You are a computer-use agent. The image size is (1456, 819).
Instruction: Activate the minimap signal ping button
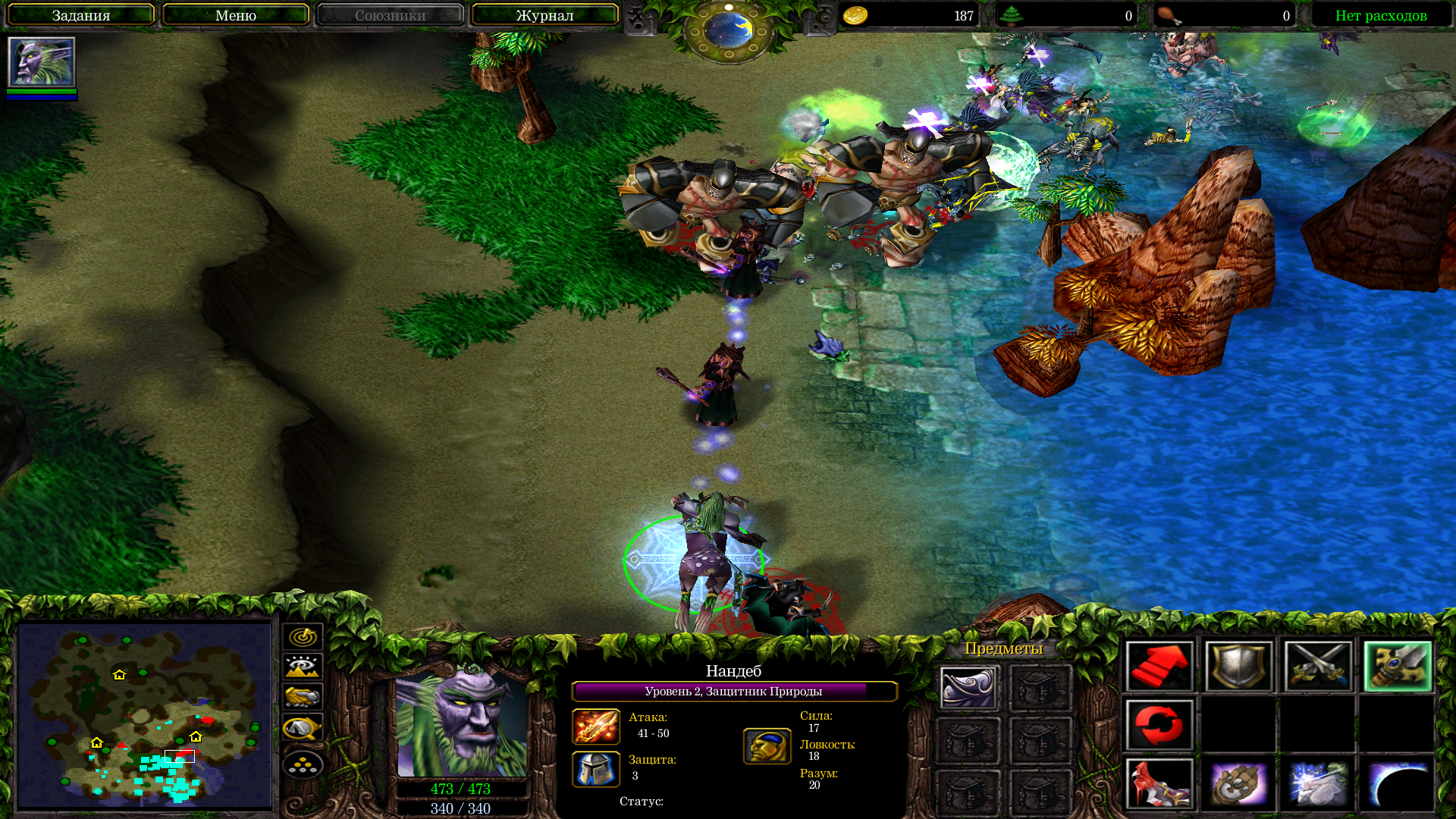303,637
